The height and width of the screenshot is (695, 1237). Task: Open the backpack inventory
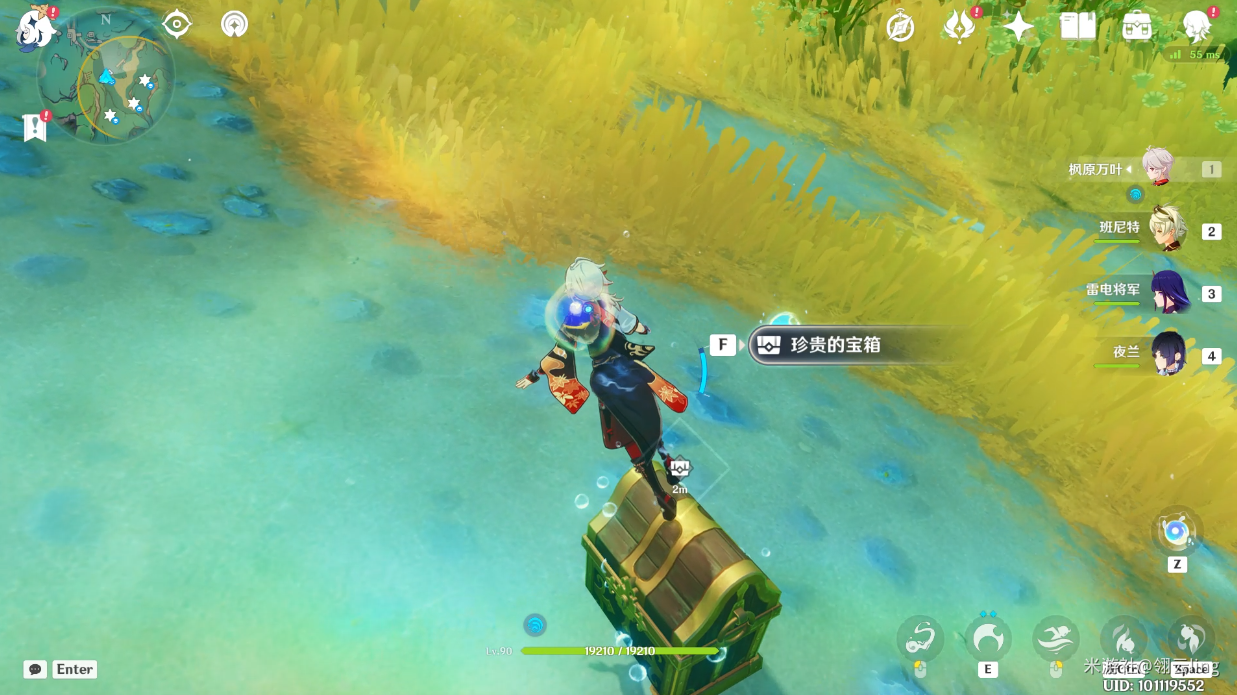point(1137,27)
